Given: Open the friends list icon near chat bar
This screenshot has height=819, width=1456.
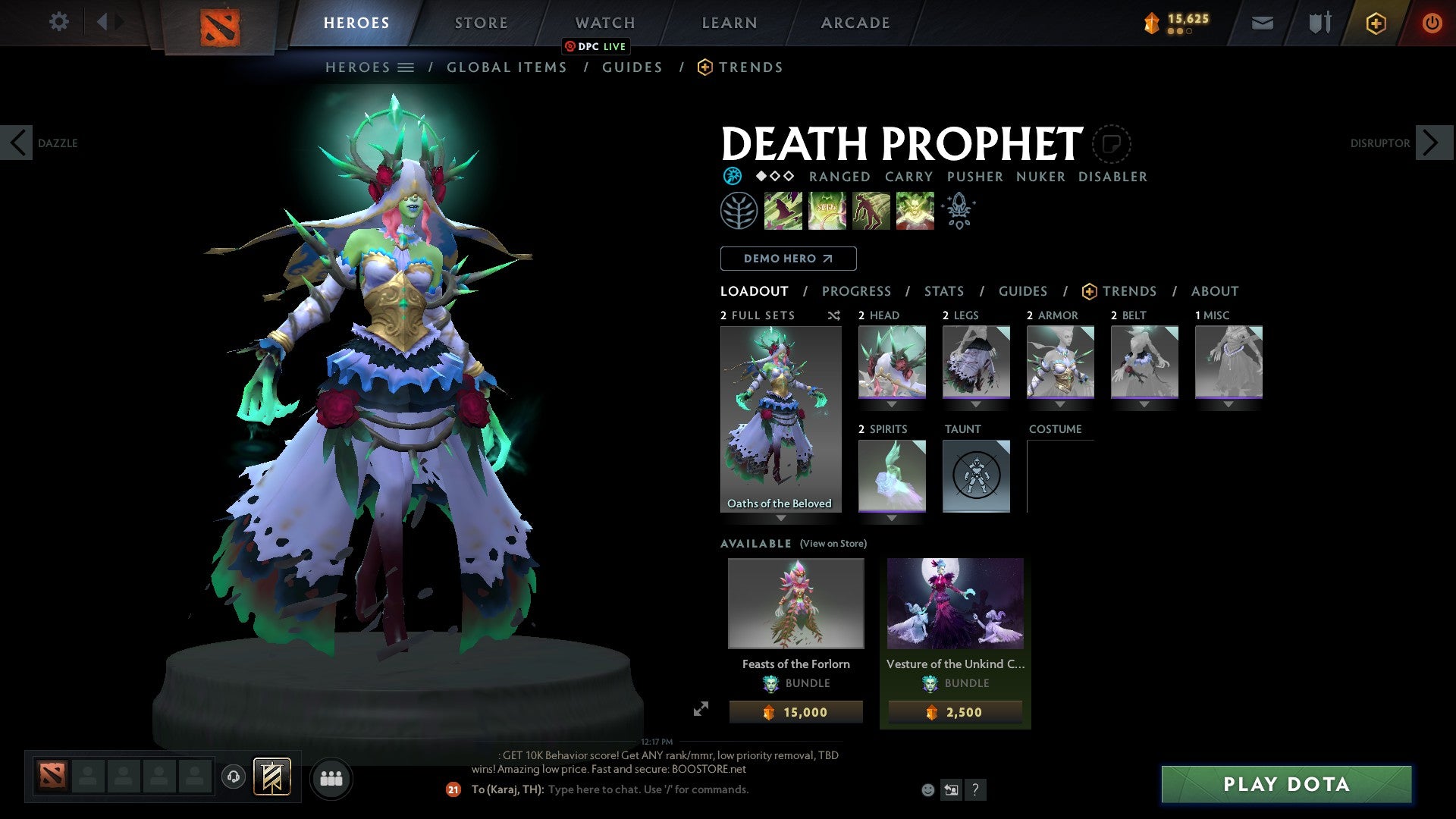Looking at the screenshot, I should [x=331, y=778].
